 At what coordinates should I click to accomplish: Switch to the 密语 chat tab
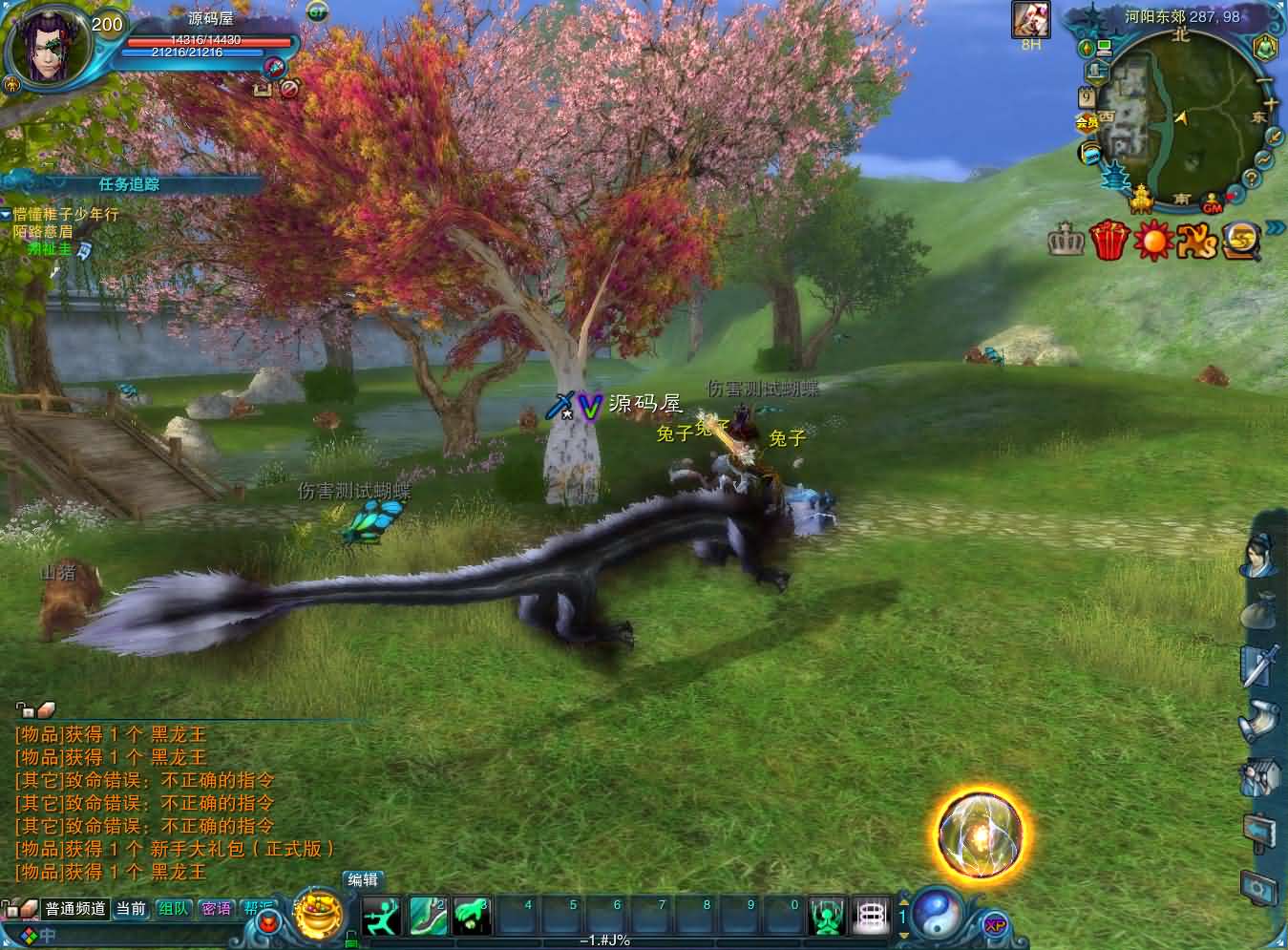click(x=217, y=909)
